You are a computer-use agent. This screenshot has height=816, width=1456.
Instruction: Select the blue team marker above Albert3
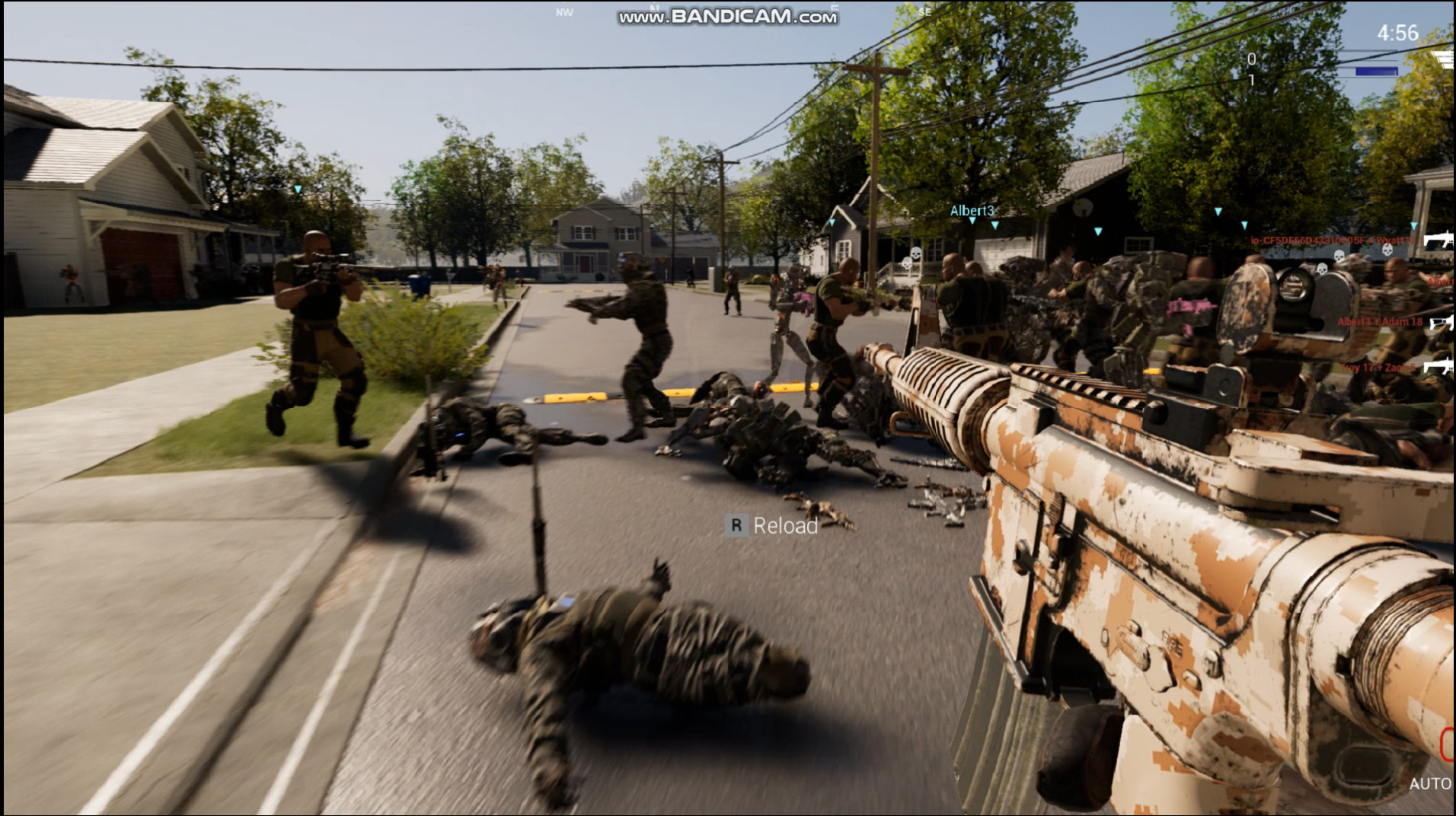coord(972,221)
